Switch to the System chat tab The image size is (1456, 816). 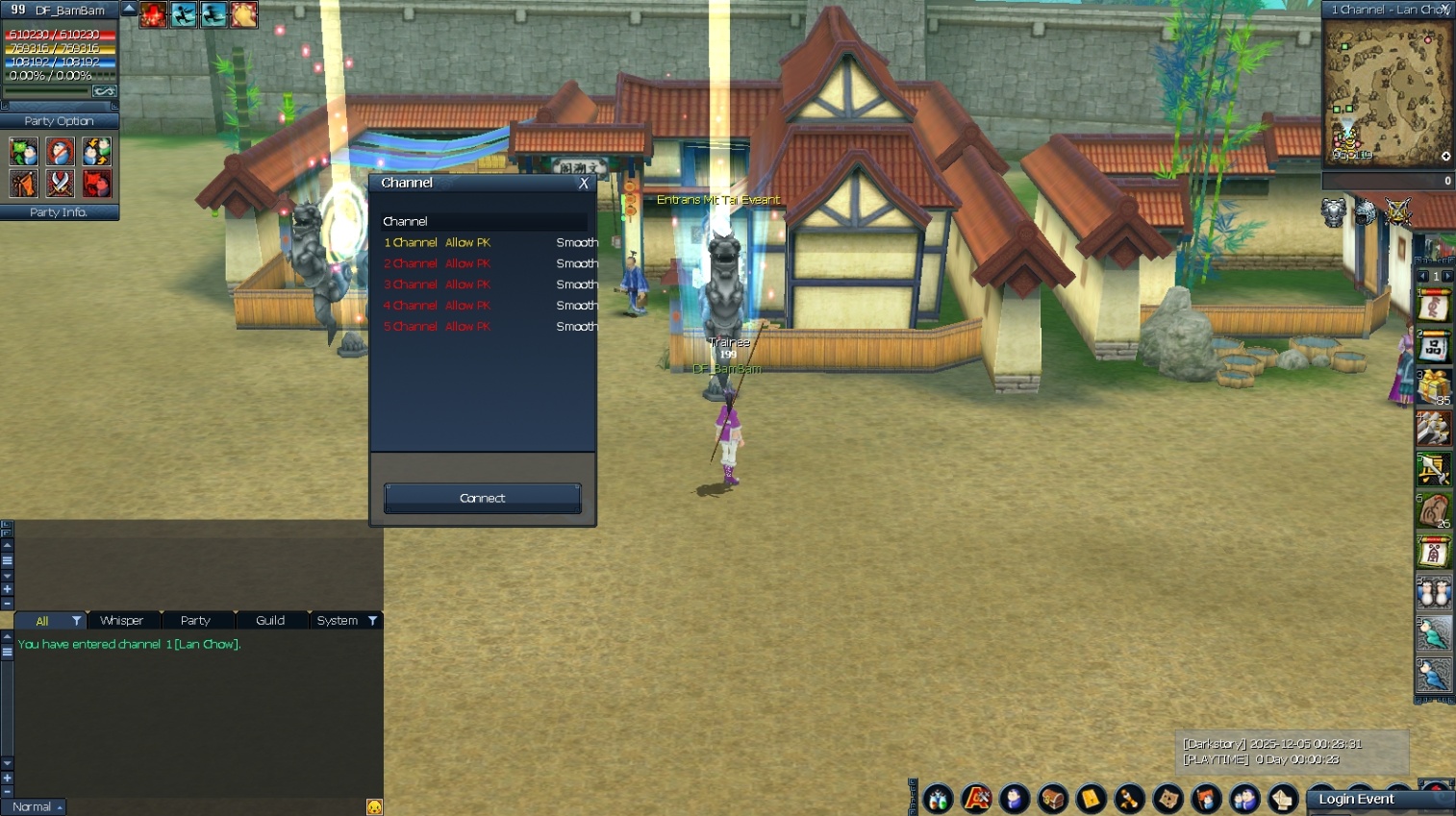[x=338, y=621]
